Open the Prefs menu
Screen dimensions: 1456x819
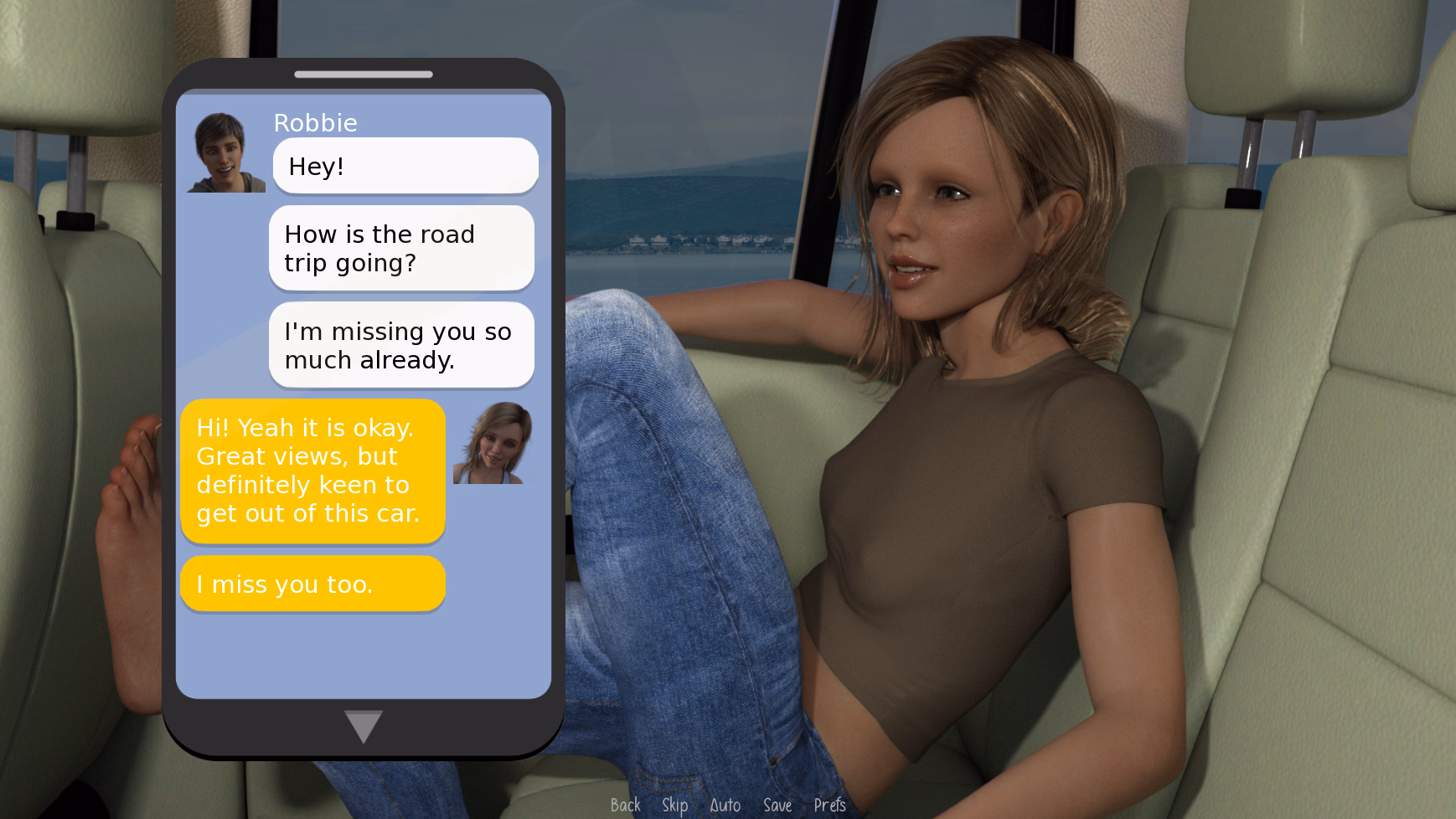coord(830,805)
